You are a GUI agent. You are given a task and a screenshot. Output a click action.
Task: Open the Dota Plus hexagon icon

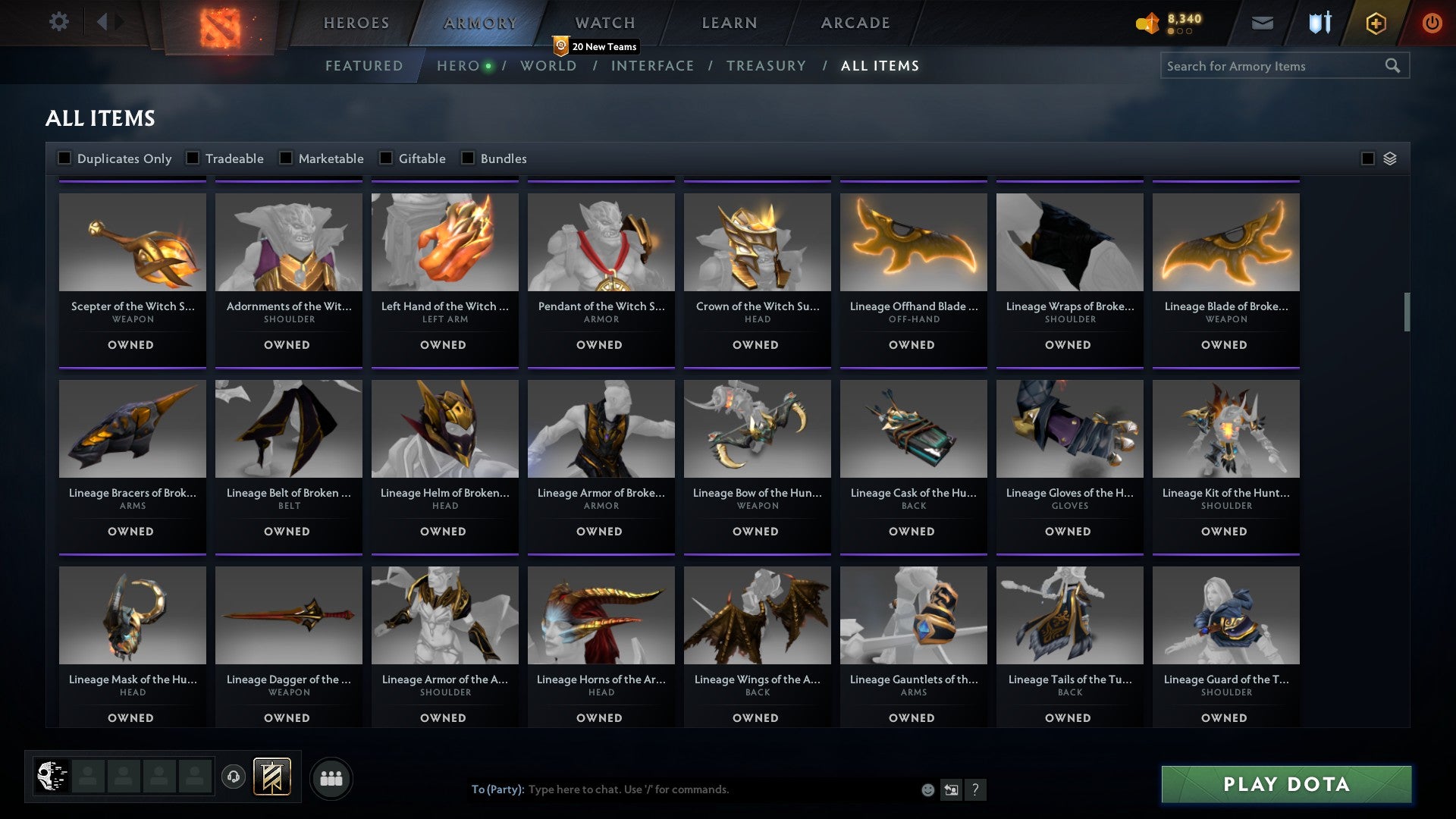(x=1376, y=23)
